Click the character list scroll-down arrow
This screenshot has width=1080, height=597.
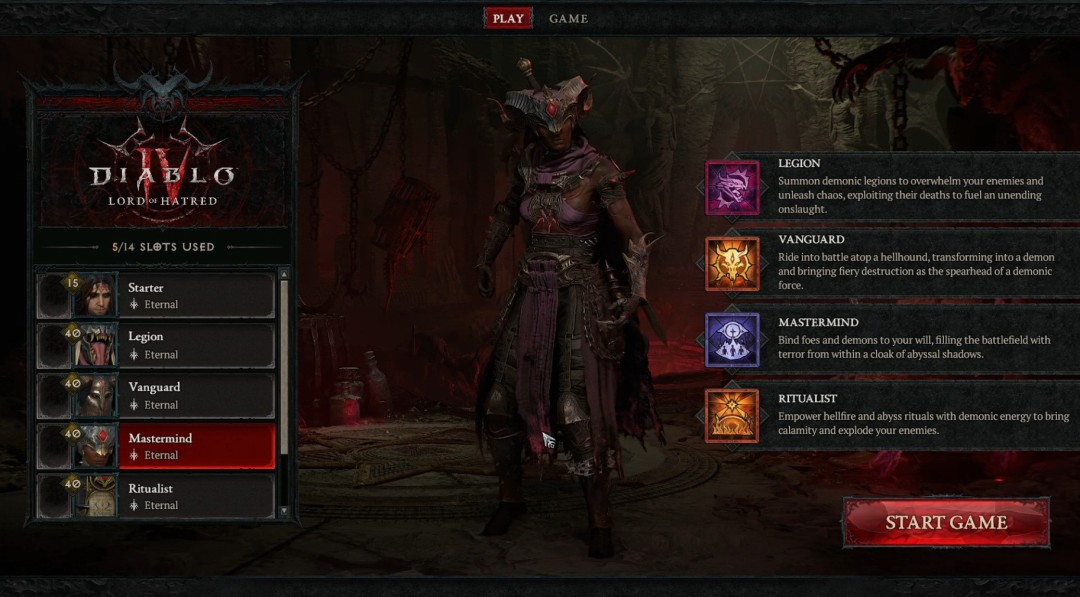(x=284, y=511)
